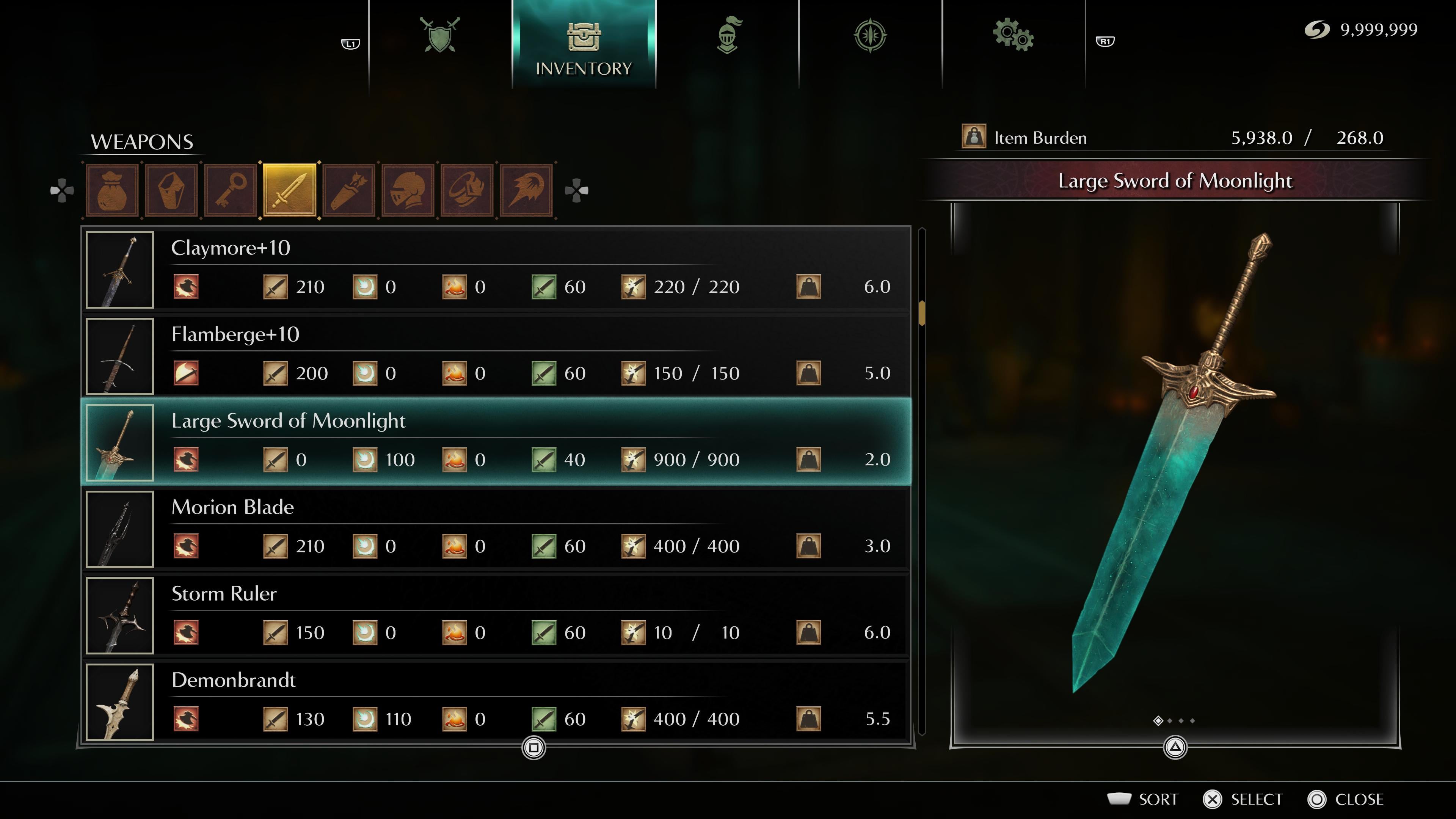The image size is (1456, 819).
Task: Open the gears settings tab
Action: (x=1013, y=35)
